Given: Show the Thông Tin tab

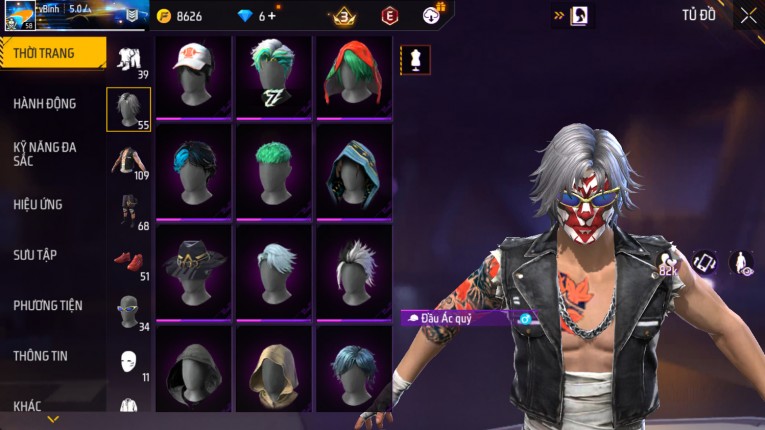Looking at the screenshot, I should click(41, 355).
